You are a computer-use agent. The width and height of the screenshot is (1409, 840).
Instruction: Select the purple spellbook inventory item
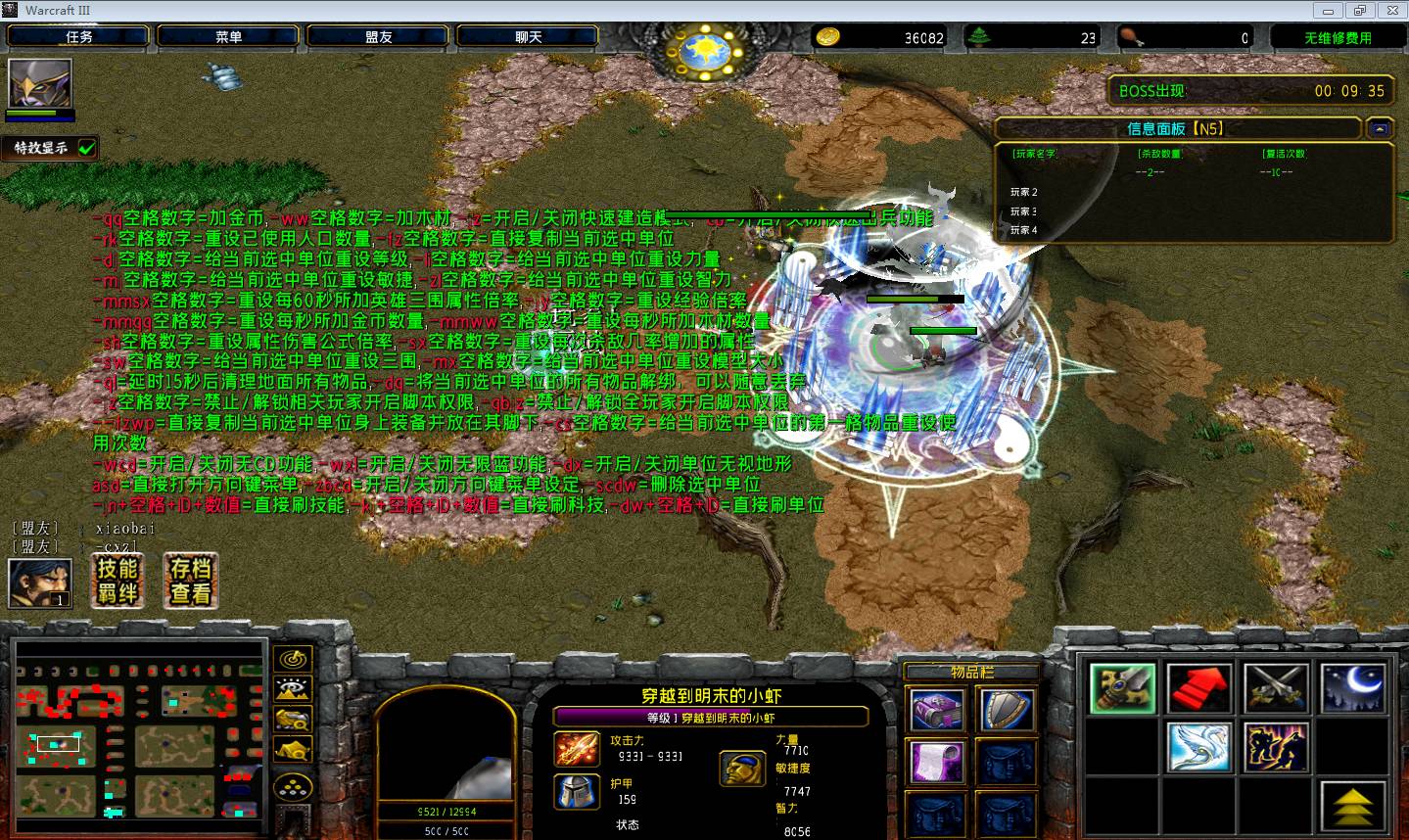click(x=937, y=710)
